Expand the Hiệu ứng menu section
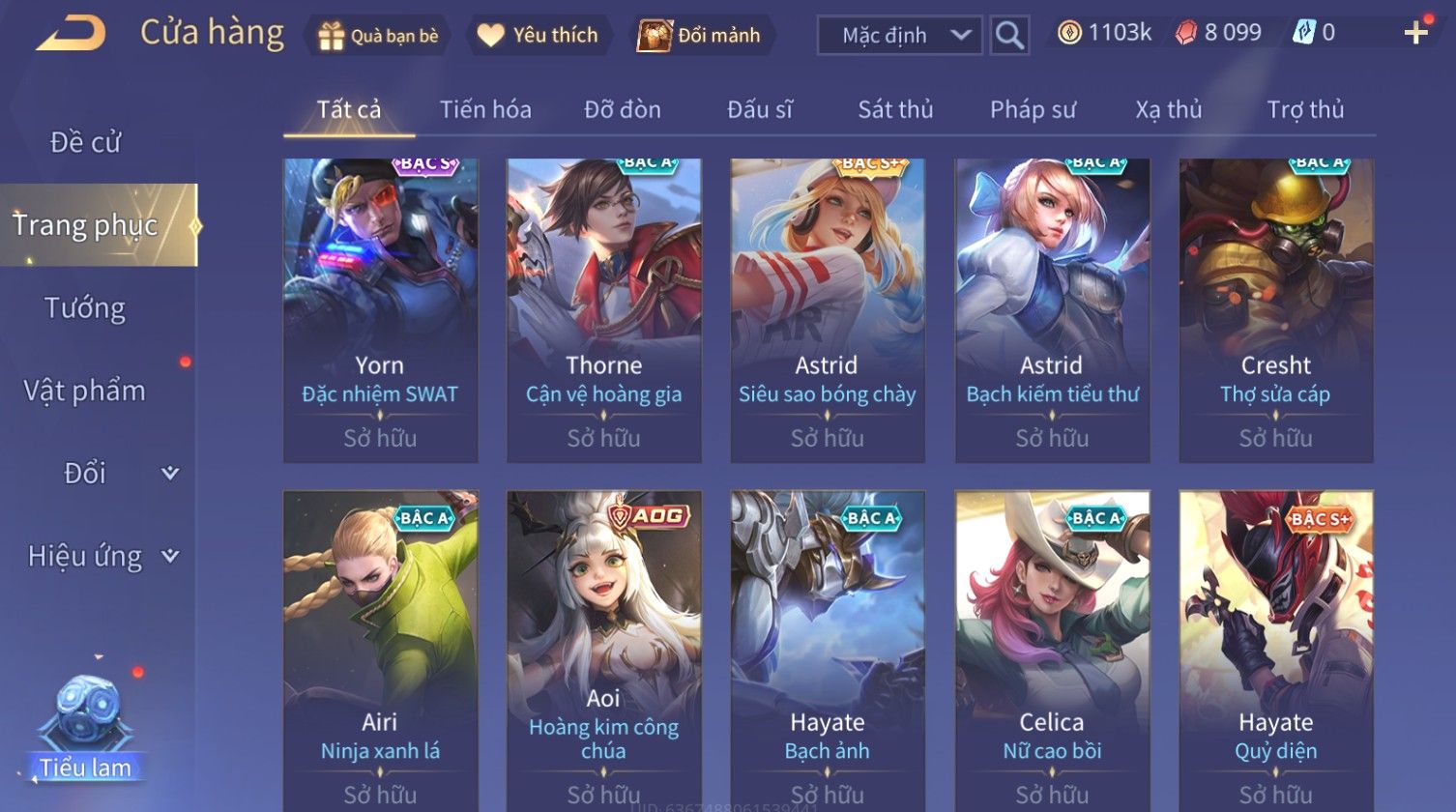This screenshot has height=812, width=1456. [102, 557]
